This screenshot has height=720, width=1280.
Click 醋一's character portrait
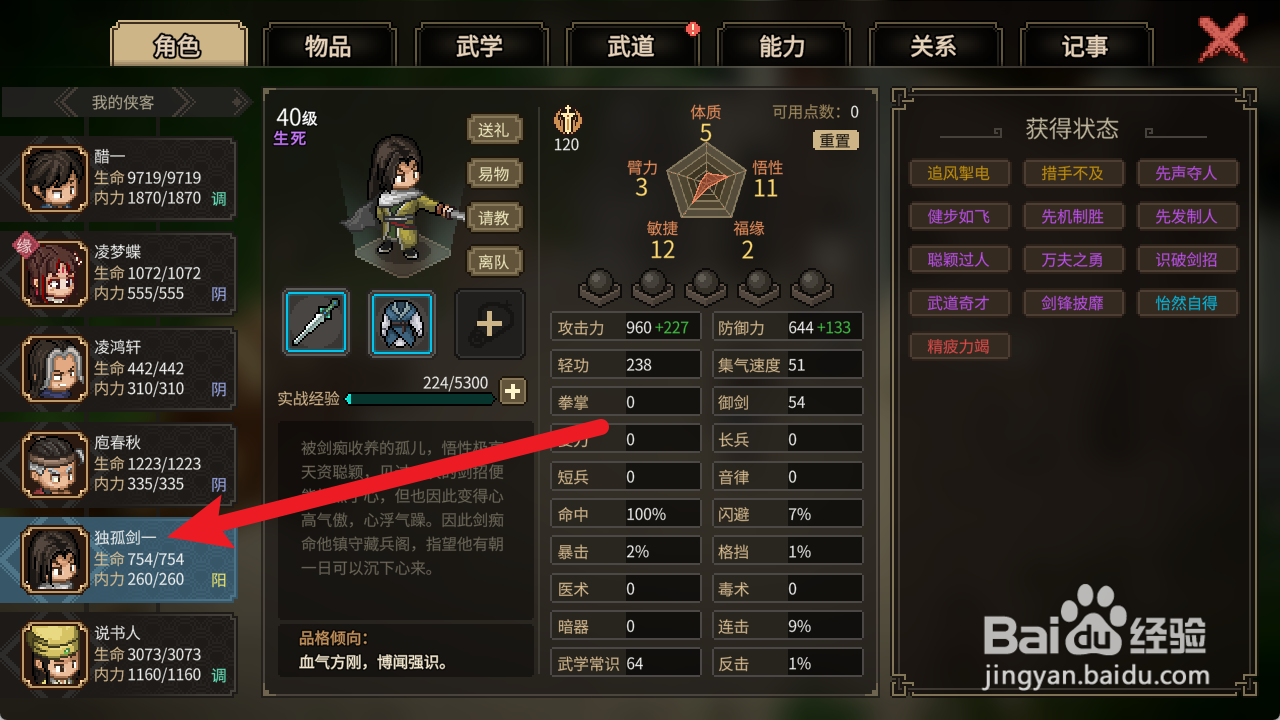pos(55,178)
